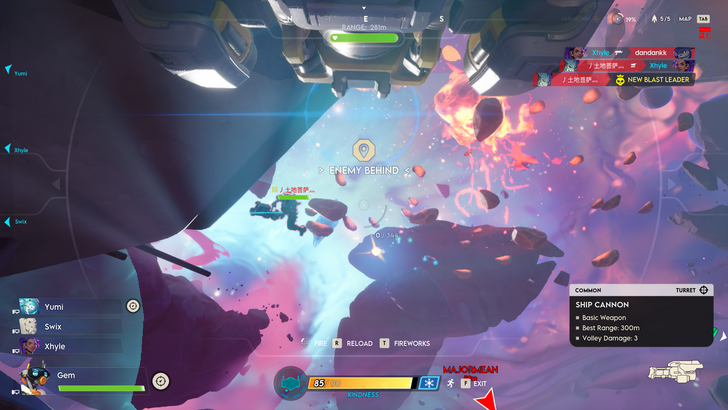
Task: Click the Kindness ship icon
Action: [290, 383]
